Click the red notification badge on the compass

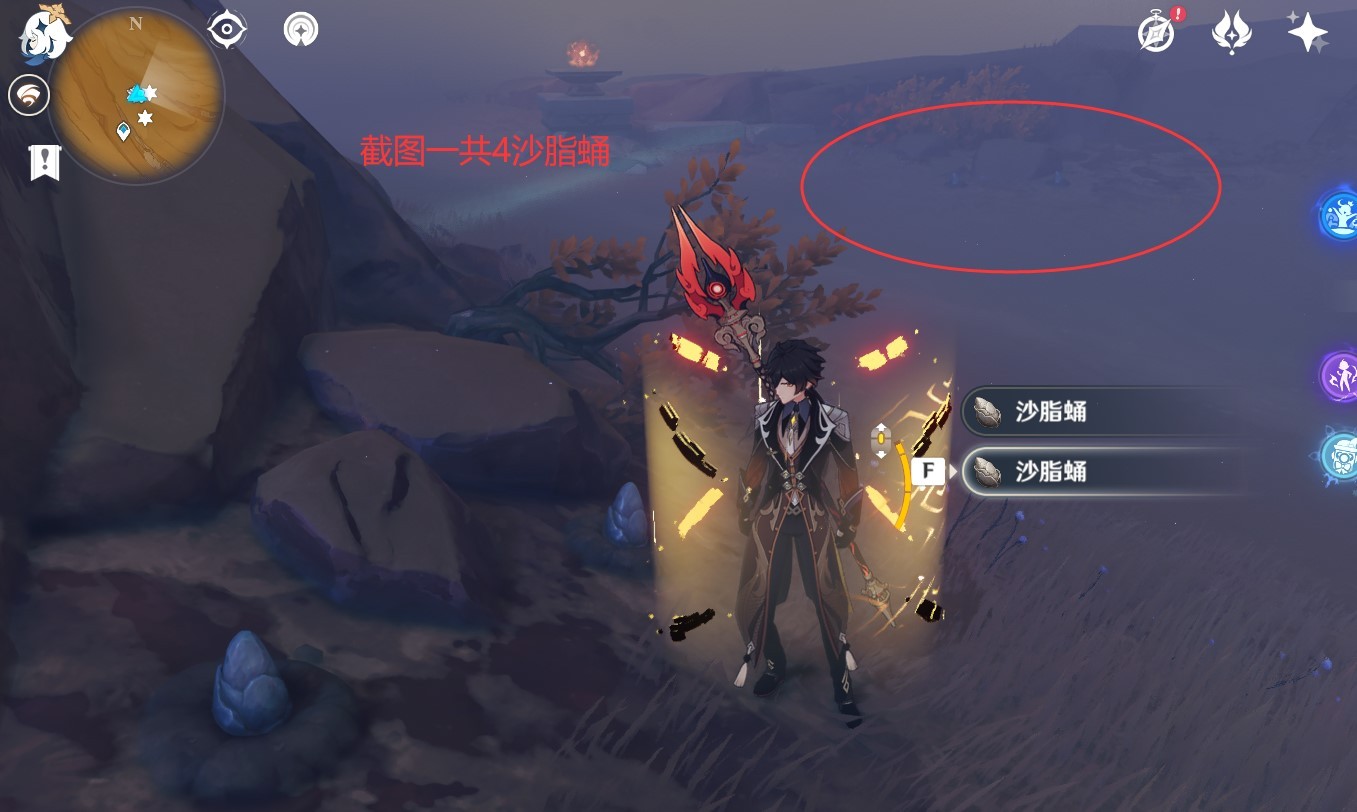pos(1178,13)
